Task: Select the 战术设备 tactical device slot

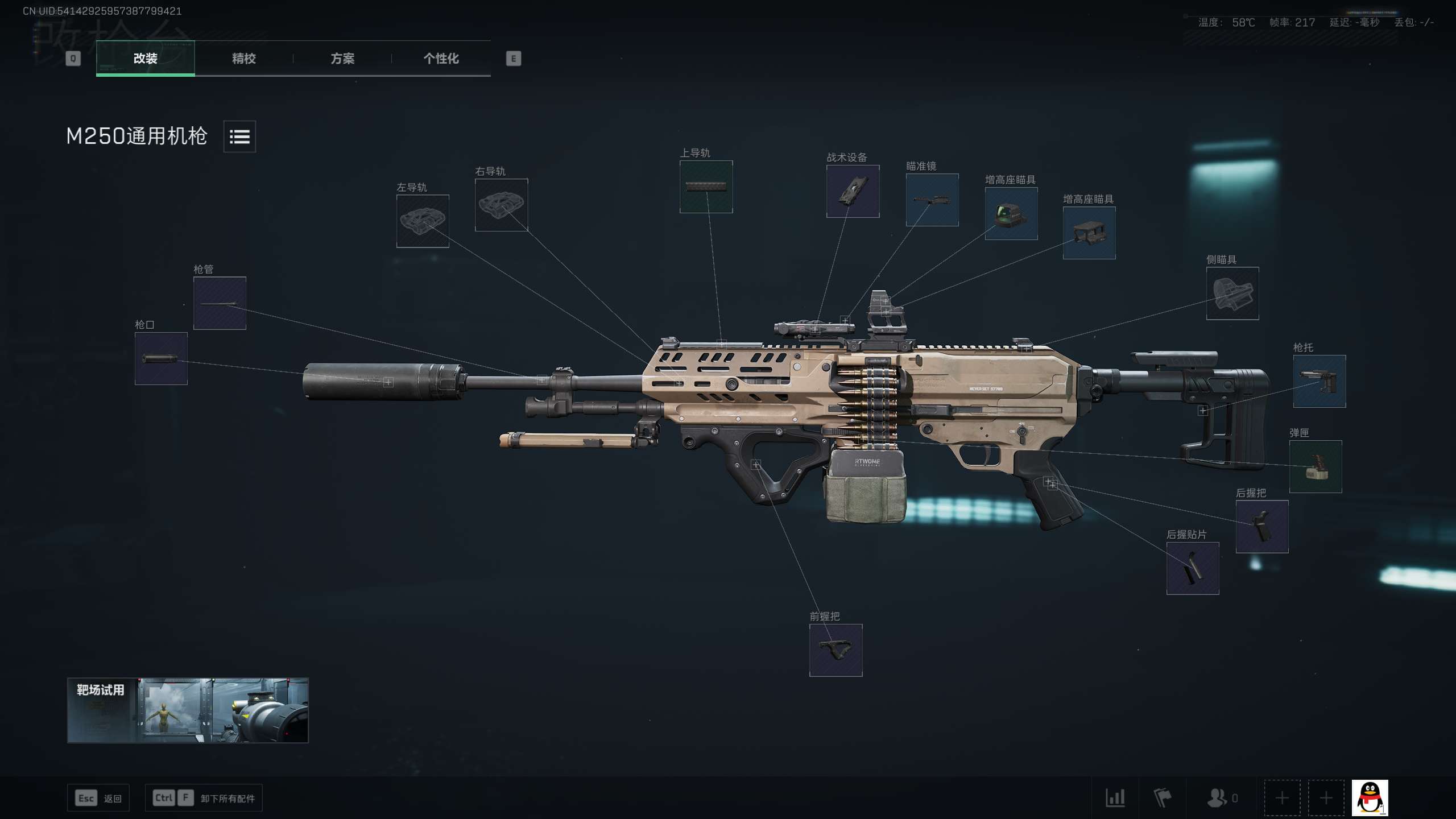Action: (853, 191)
